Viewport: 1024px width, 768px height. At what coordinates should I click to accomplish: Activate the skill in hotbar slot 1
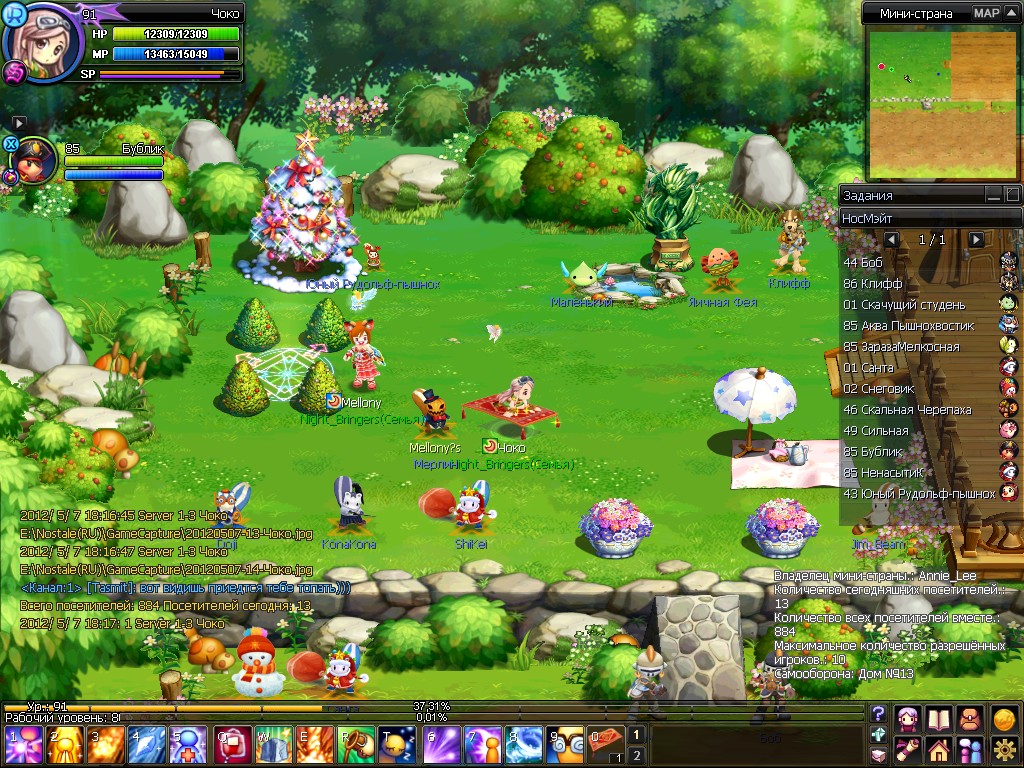pyautogui.click(x=19, y=746)
